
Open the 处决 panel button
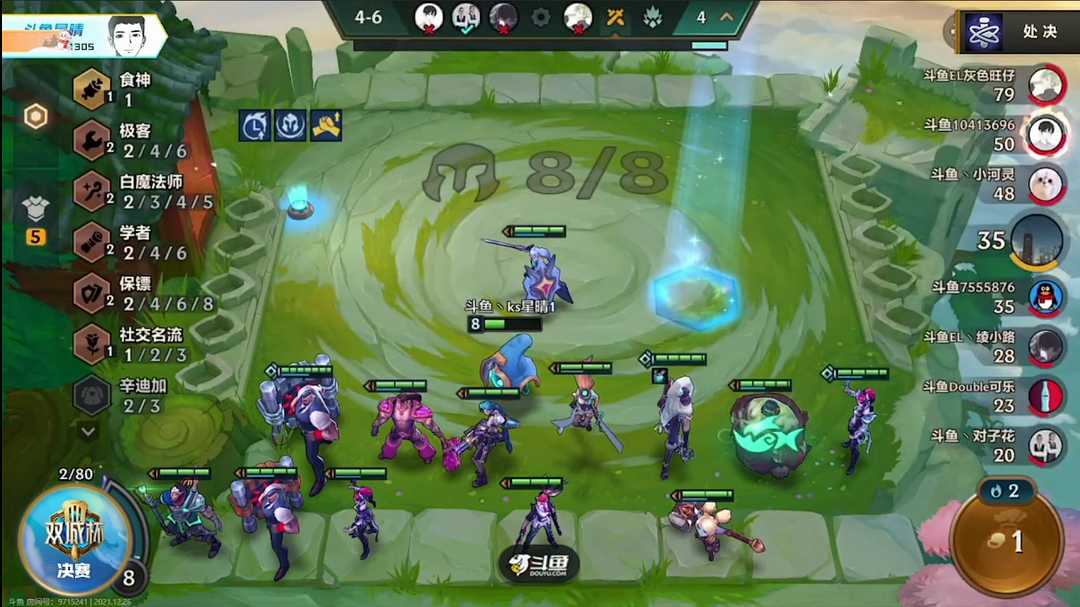tap(1017, 32)
